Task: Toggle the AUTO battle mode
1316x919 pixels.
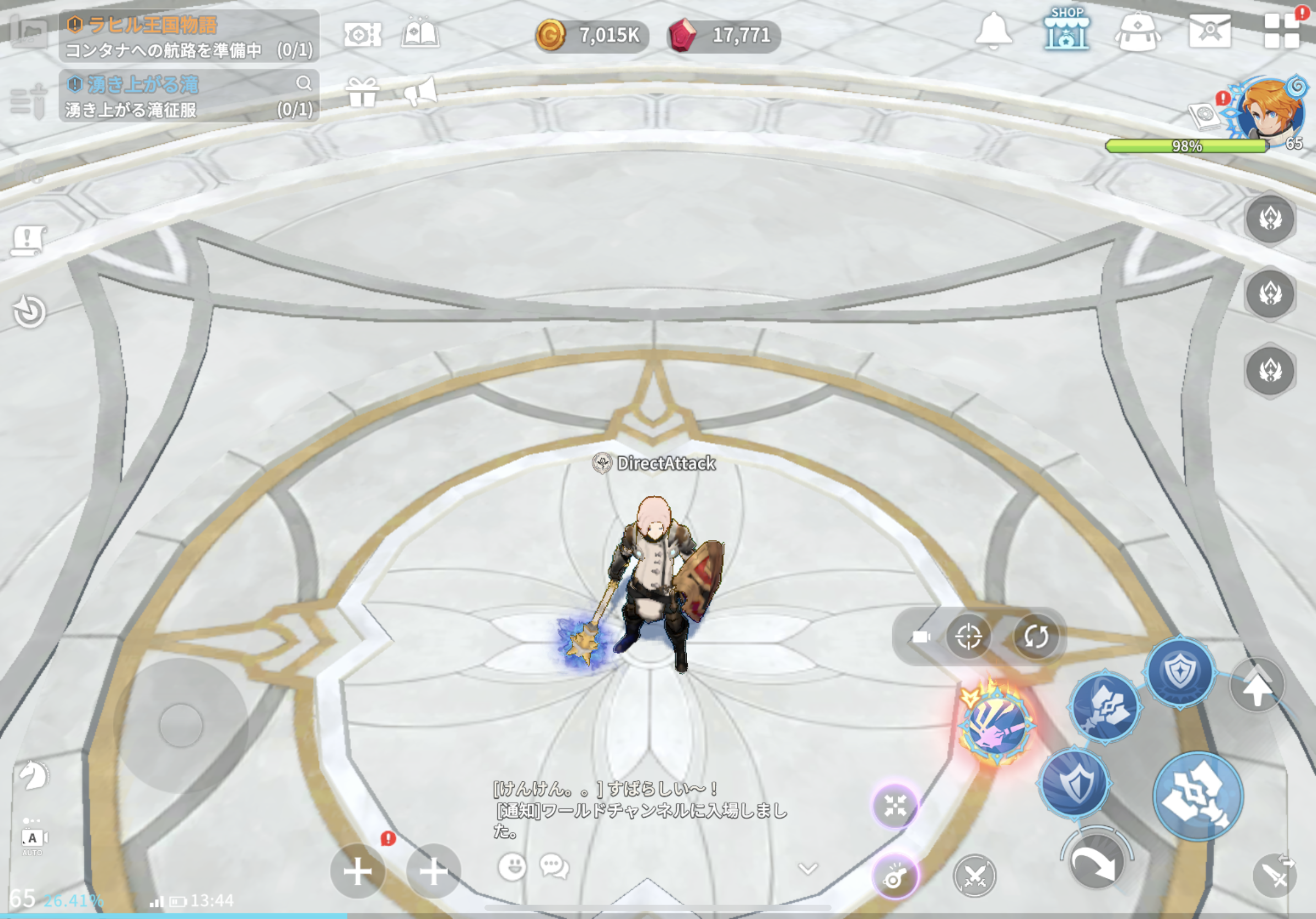Action: [x=33, y=839]
